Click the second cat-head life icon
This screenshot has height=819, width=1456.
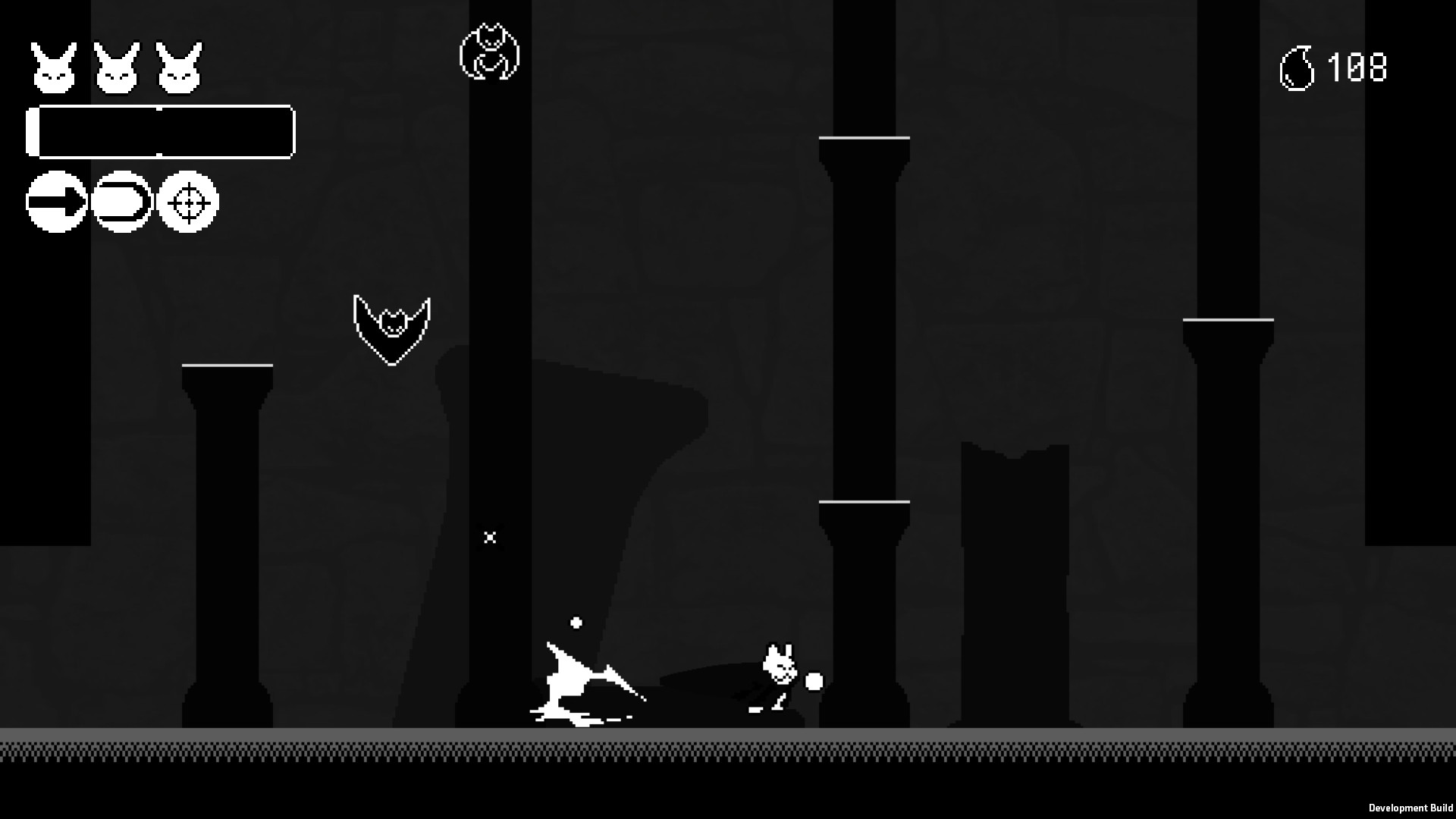[x=119, y=67]
